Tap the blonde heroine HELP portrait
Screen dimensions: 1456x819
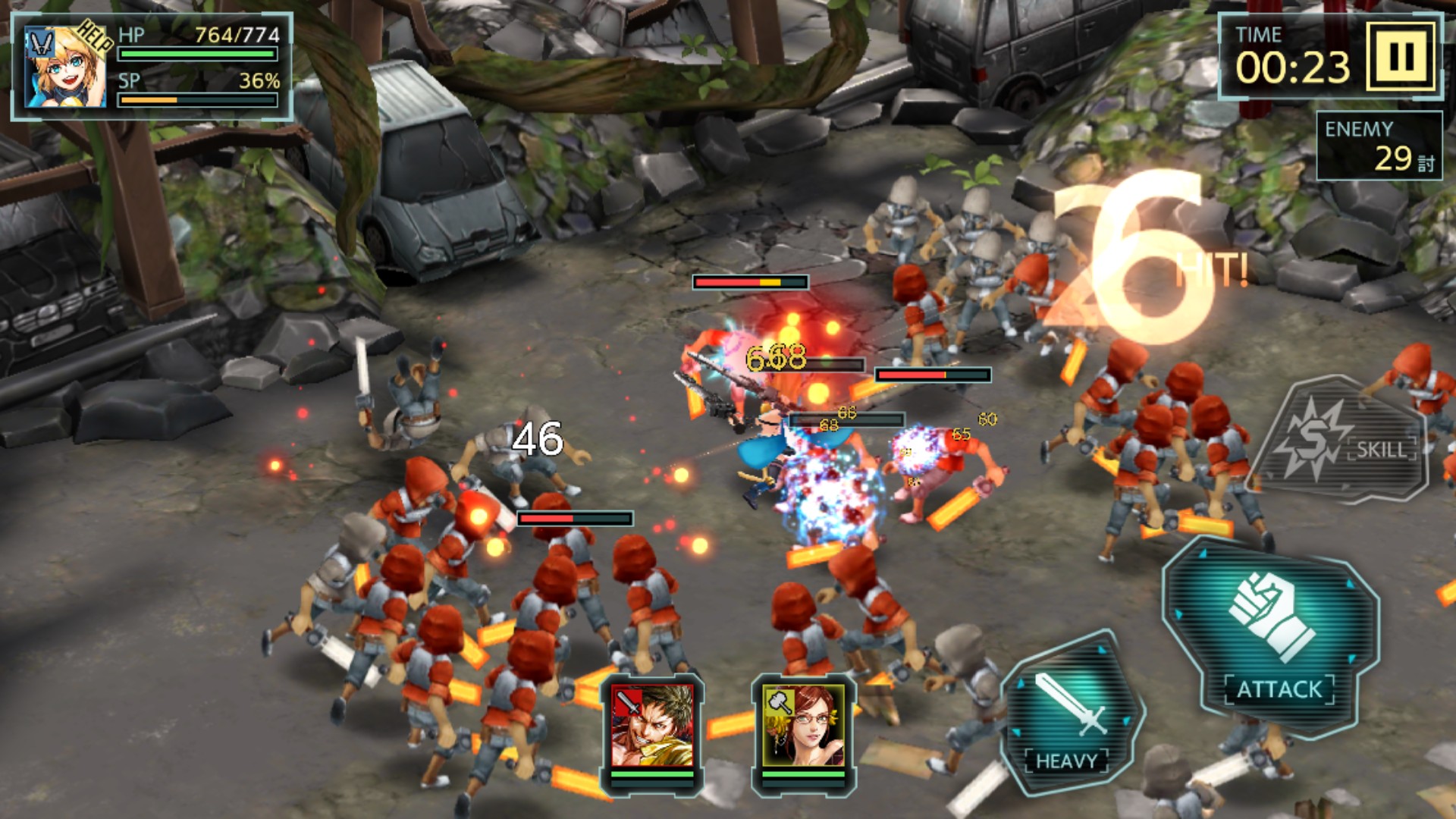[x=65, y=67]
